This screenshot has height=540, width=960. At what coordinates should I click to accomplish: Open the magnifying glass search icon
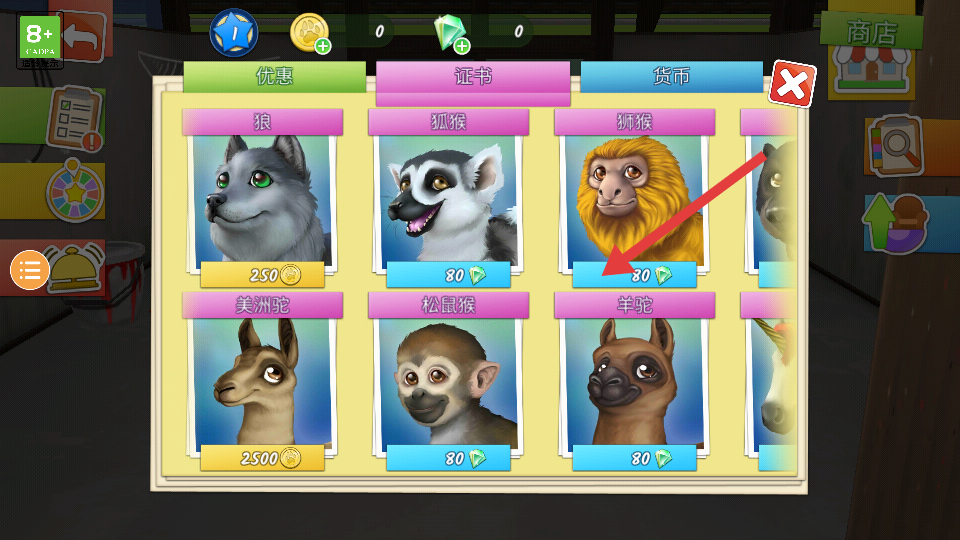pos(893,145)
